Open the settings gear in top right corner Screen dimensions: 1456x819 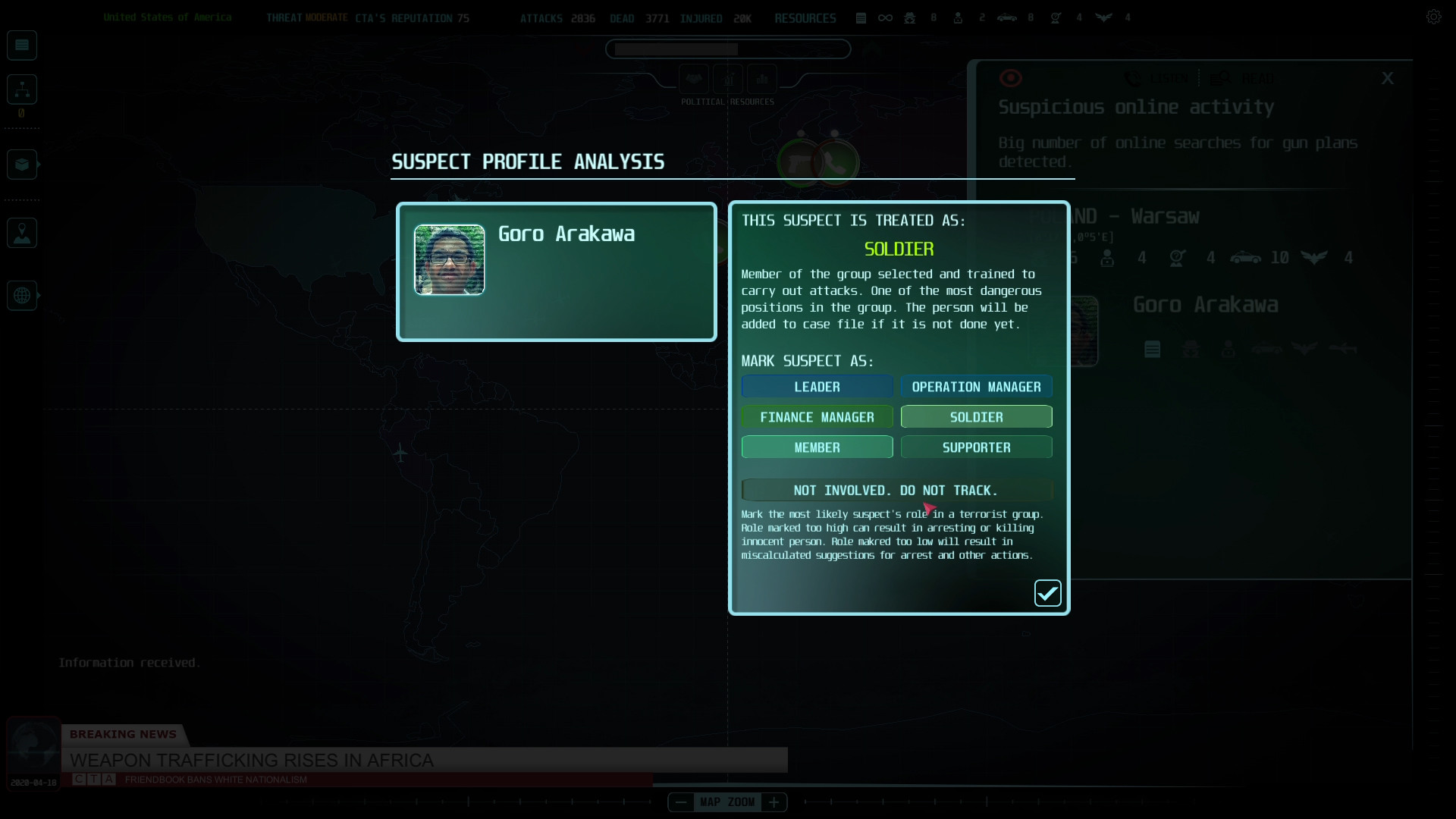pyautogui.click(x=1435, y=16)
